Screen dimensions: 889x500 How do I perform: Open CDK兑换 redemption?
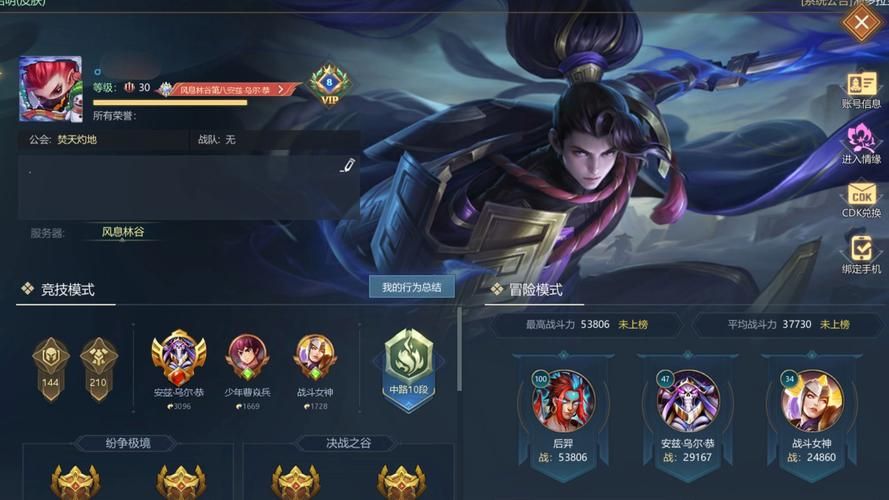pyautogui.click(x=861, y=199)
